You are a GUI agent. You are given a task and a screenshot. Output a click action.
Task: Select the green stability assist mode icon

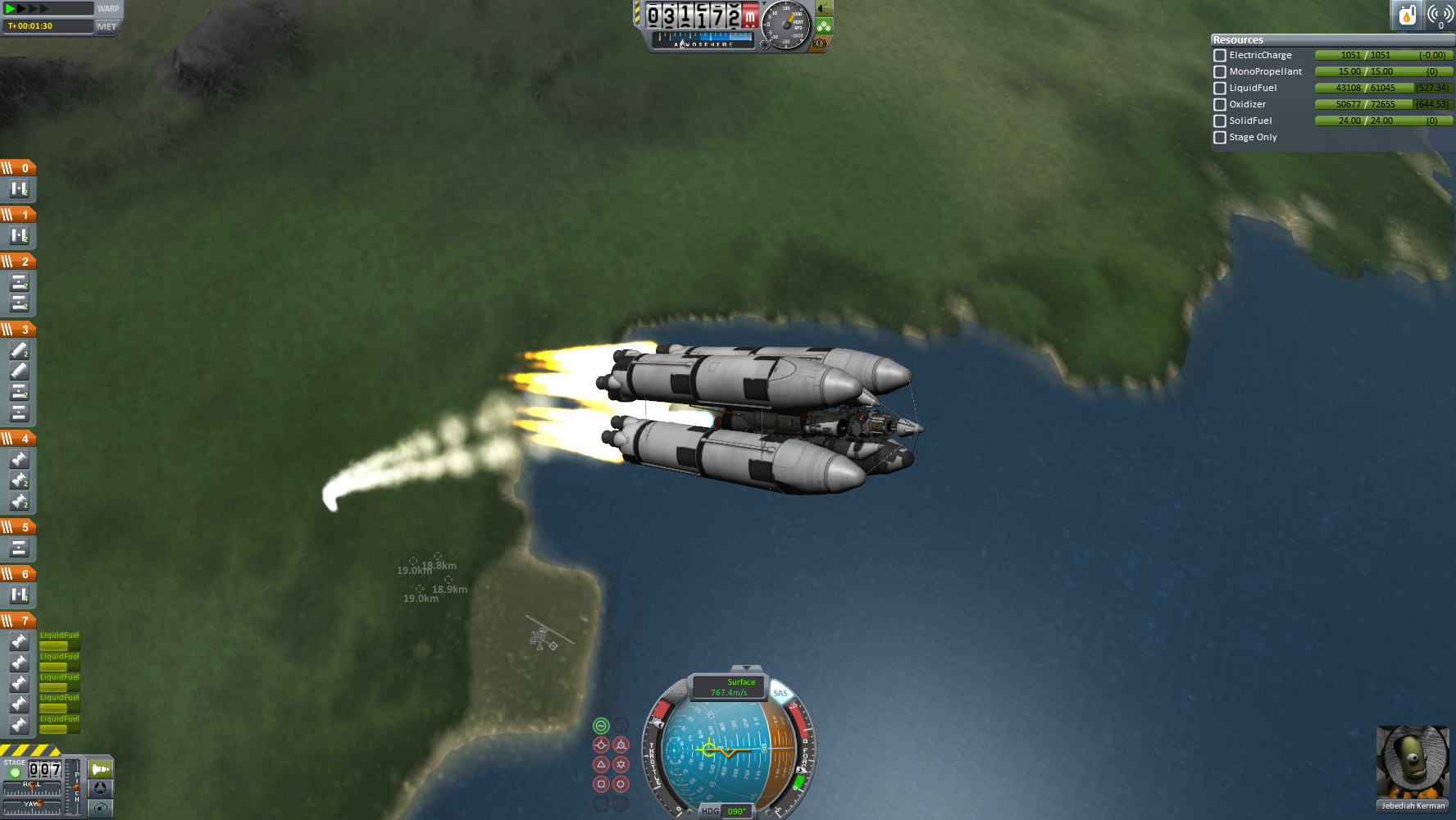click(601, 726)
